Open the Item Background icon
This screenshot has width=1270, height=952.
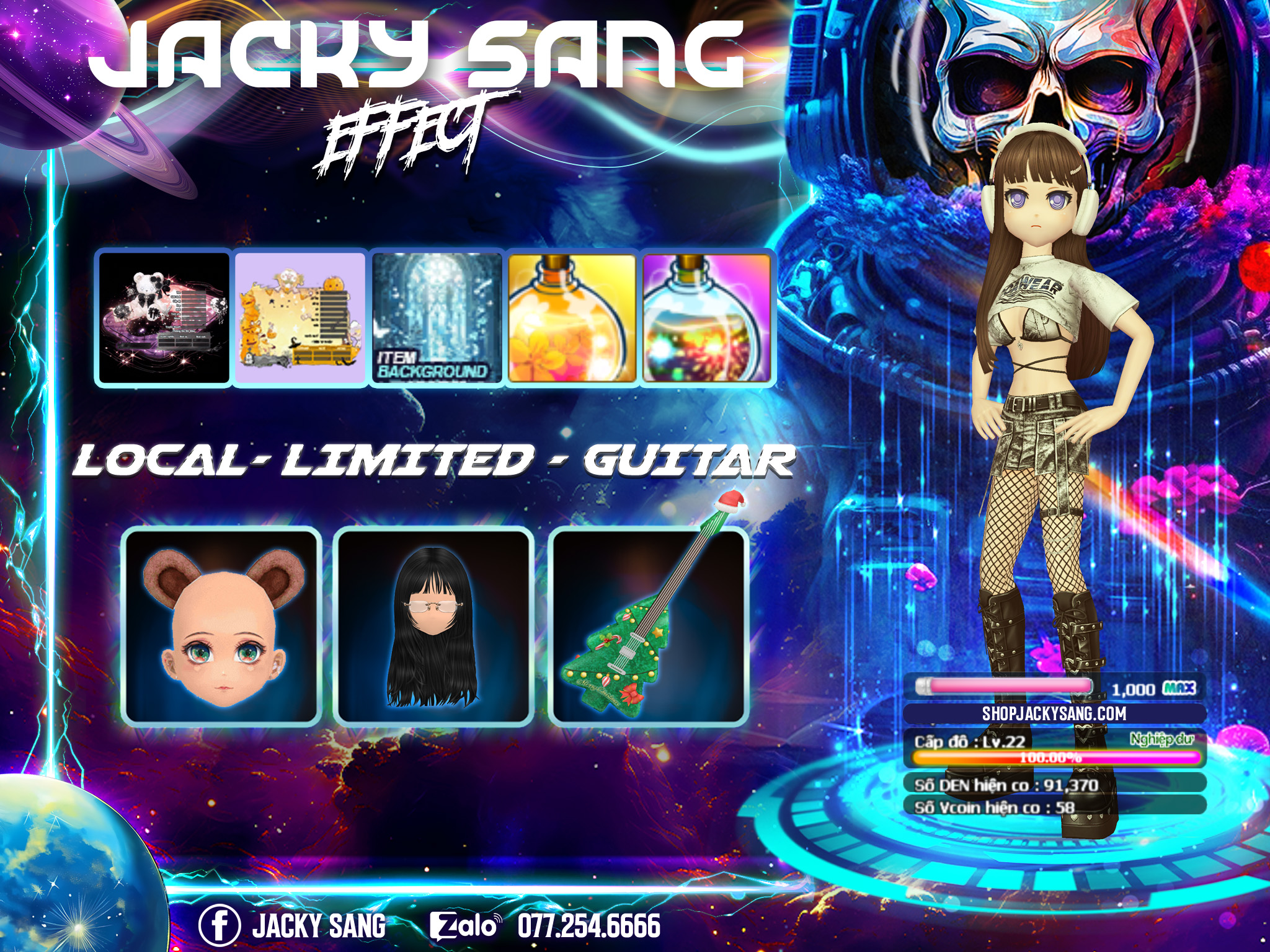(436, 318)
